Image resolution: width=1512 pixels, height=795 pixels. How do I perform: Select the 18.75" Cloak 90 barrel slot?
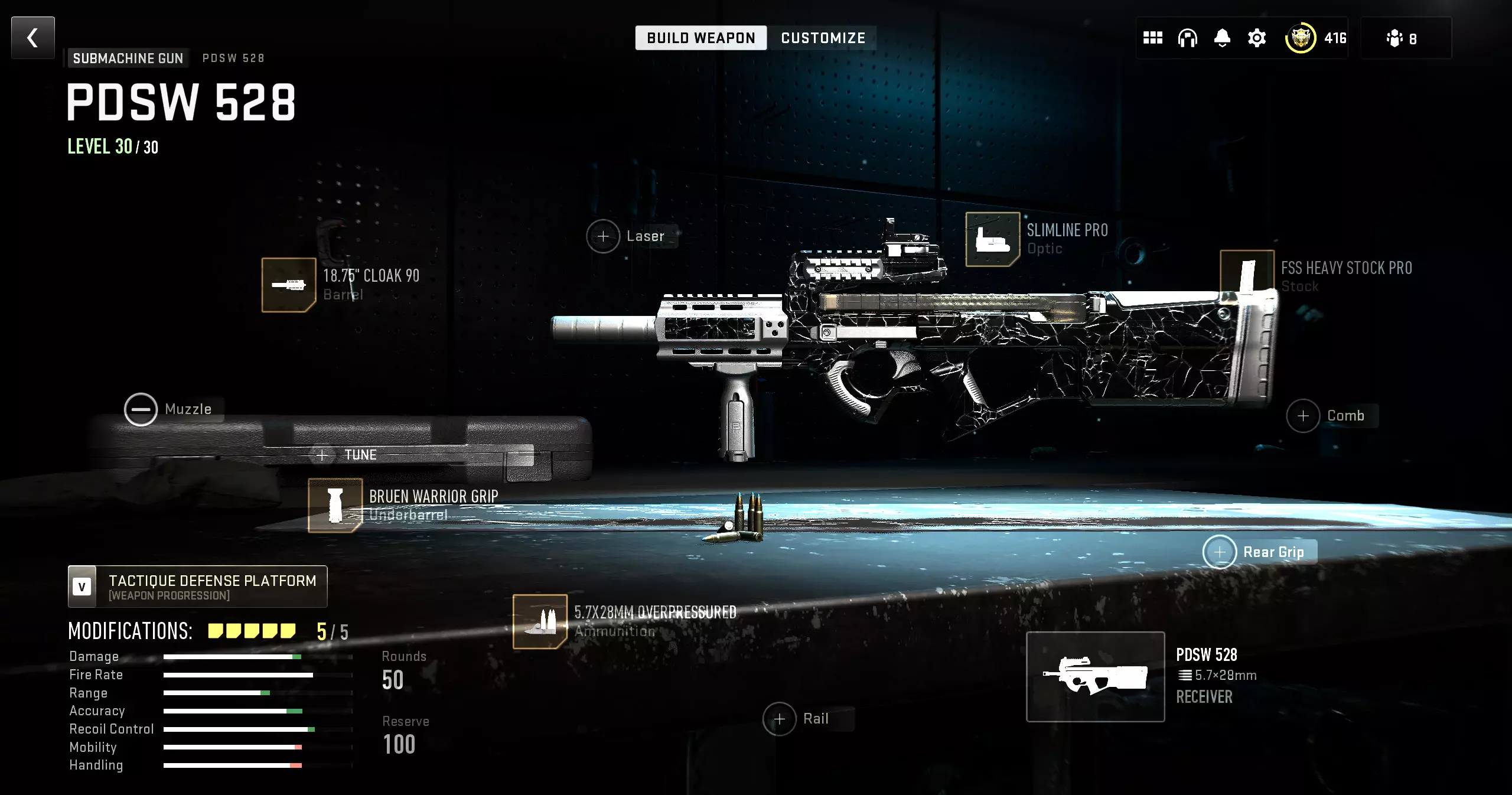tap(289, 285)
